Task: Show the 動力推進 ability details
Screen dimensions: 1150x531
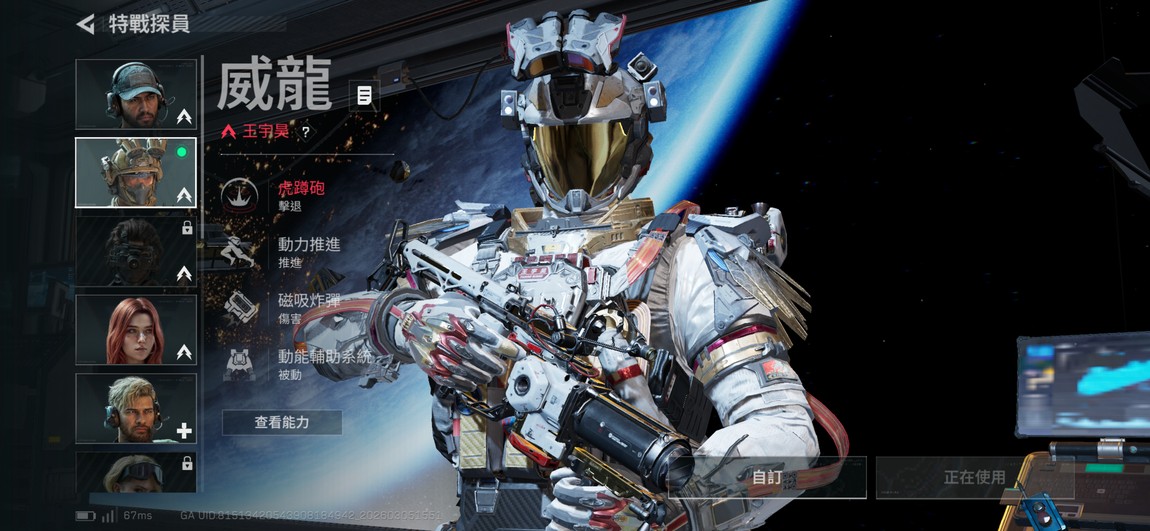Action: pyautogui.click(x=309, y=252)
